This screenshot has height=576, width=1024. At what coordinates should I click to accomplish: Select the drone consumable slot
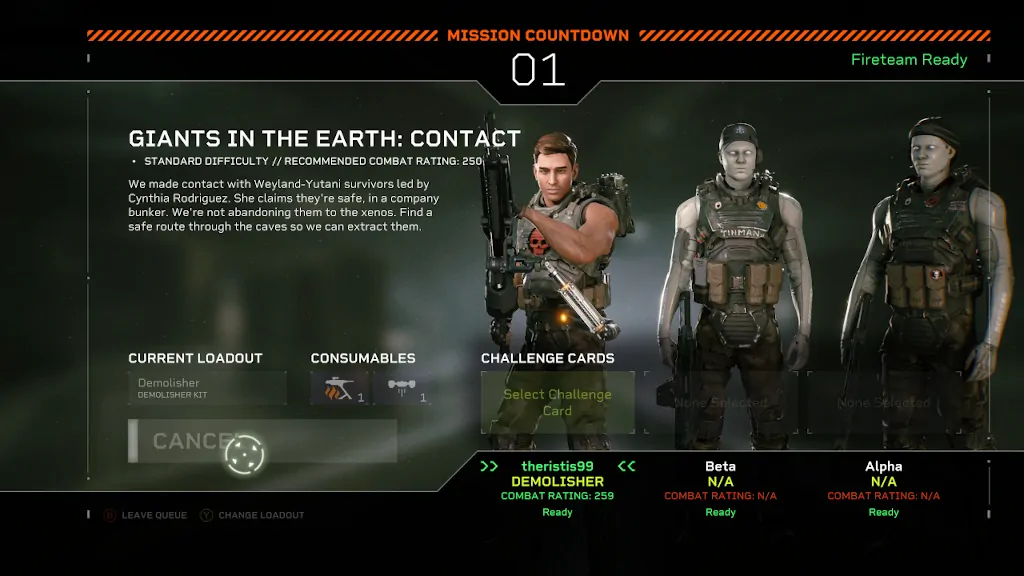point(402,388)
